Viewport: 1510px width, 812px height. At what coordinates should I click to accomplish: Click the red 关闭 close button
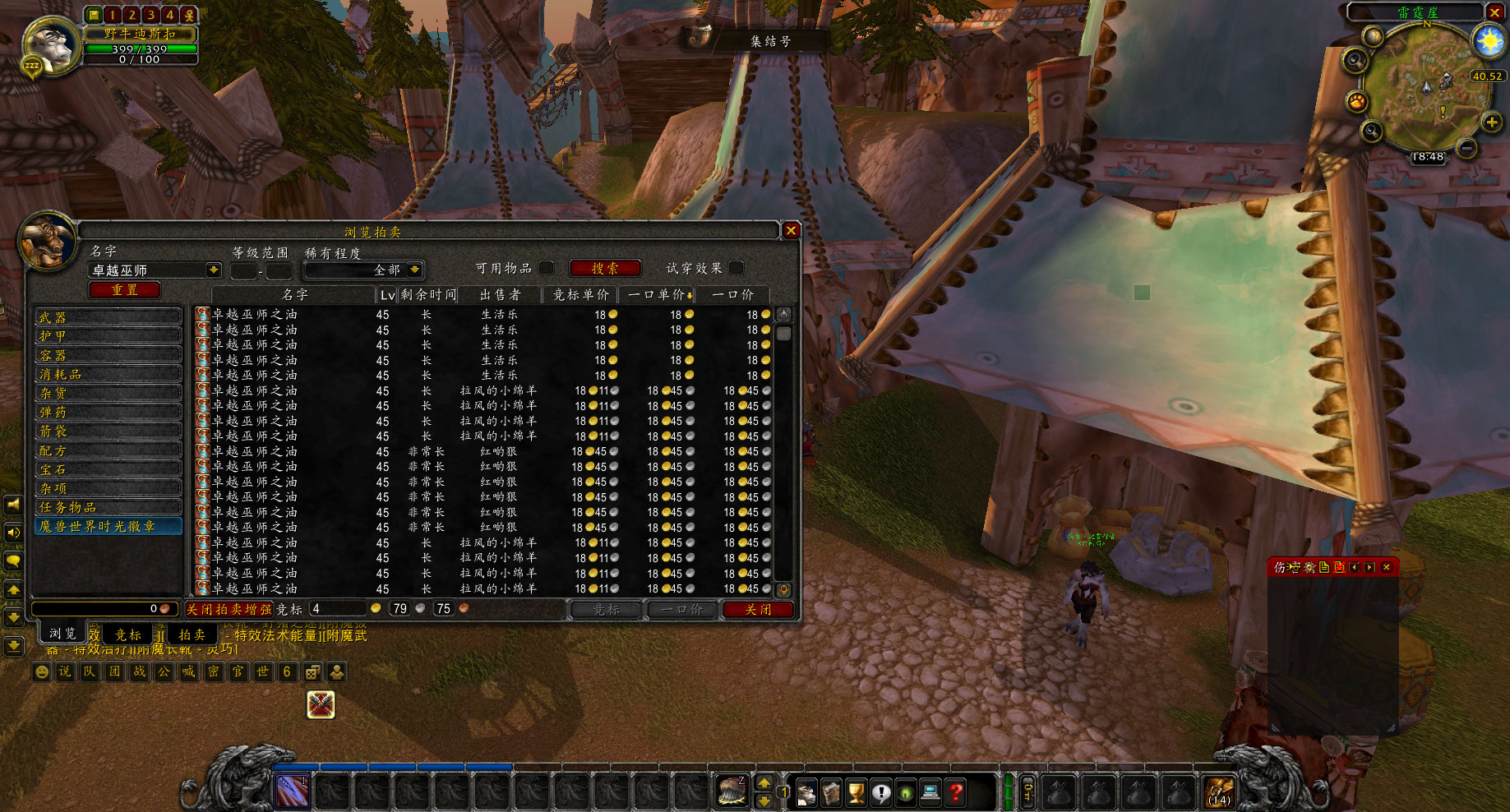(758, 609)
